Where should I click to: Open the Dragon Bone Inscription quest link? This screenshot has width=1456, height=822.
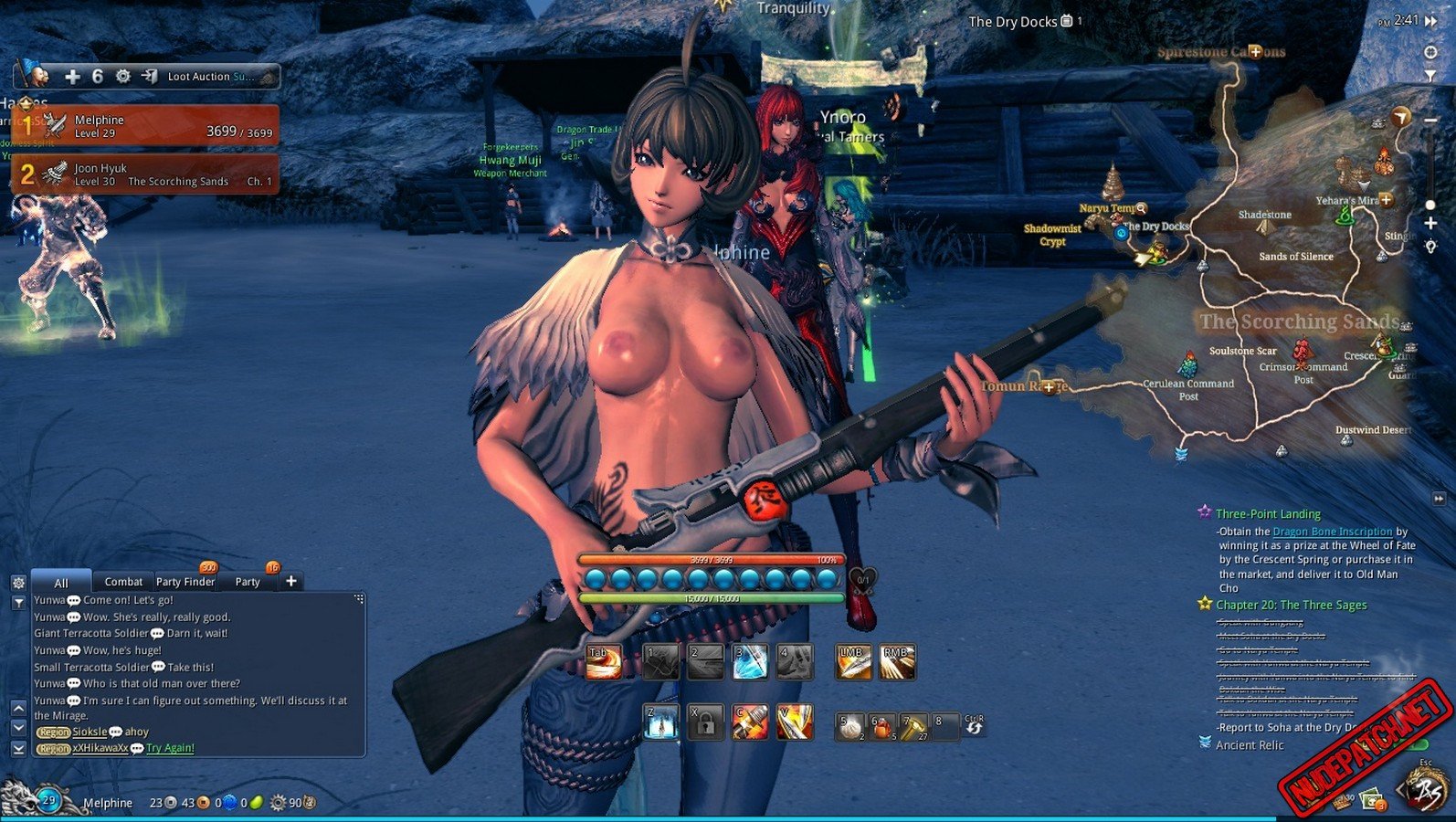[x=1332, y=532]
